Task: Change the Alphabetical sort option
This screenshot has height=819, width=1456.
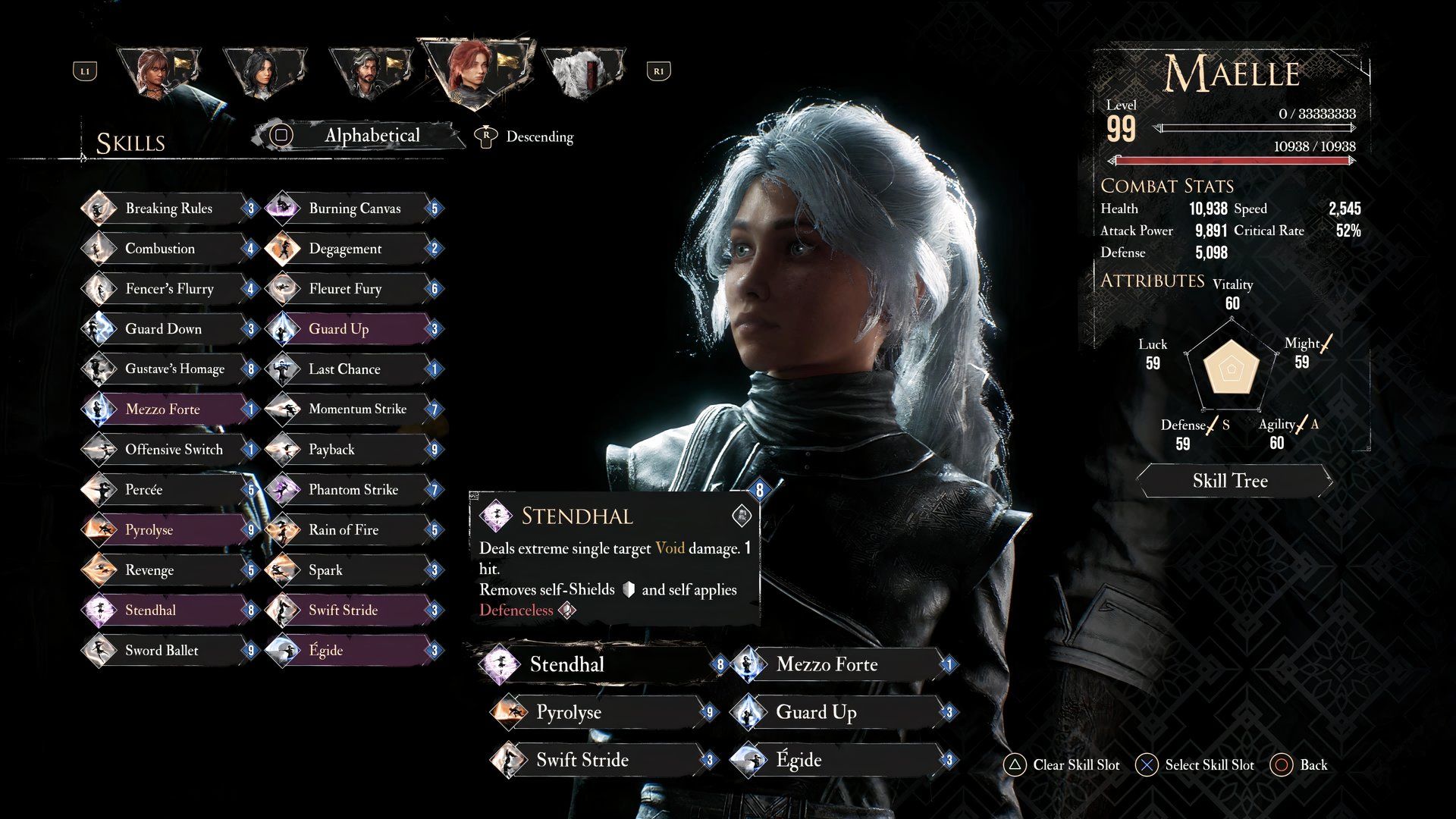Action: click(x=372, y=136)
